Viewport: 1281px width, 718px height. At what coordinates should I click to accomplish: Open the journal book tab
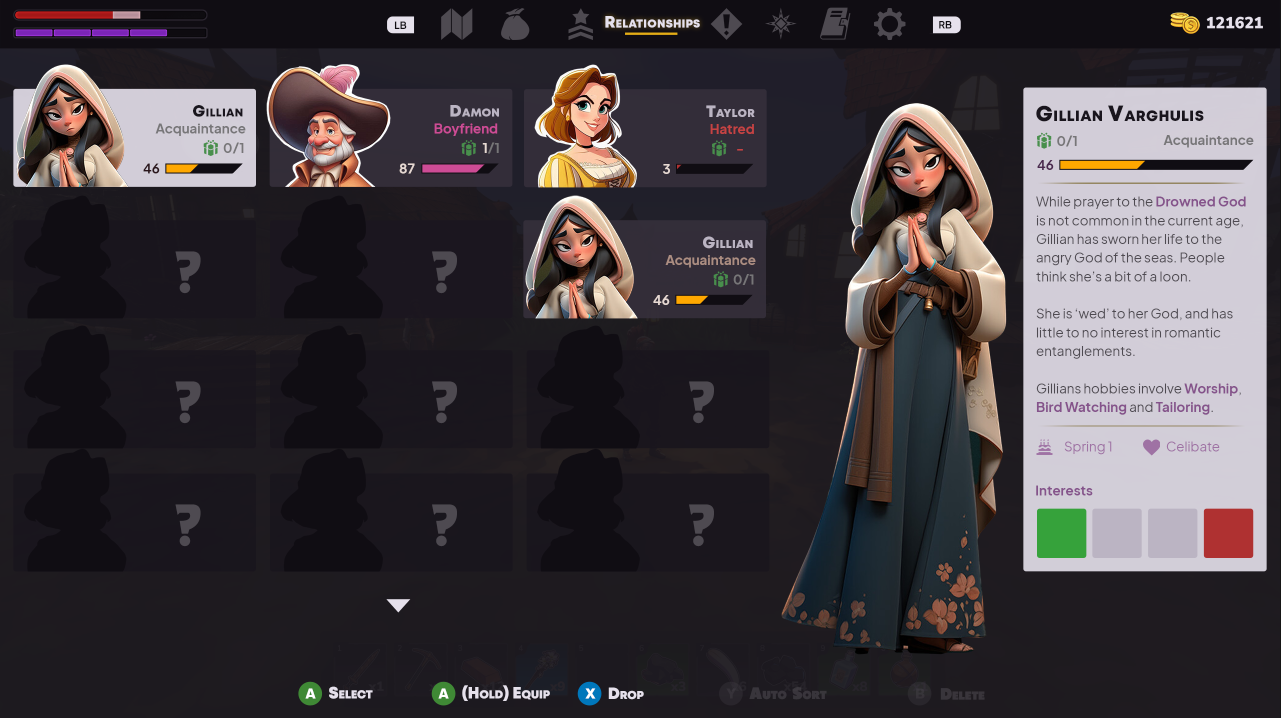click(x=834, y=24)
